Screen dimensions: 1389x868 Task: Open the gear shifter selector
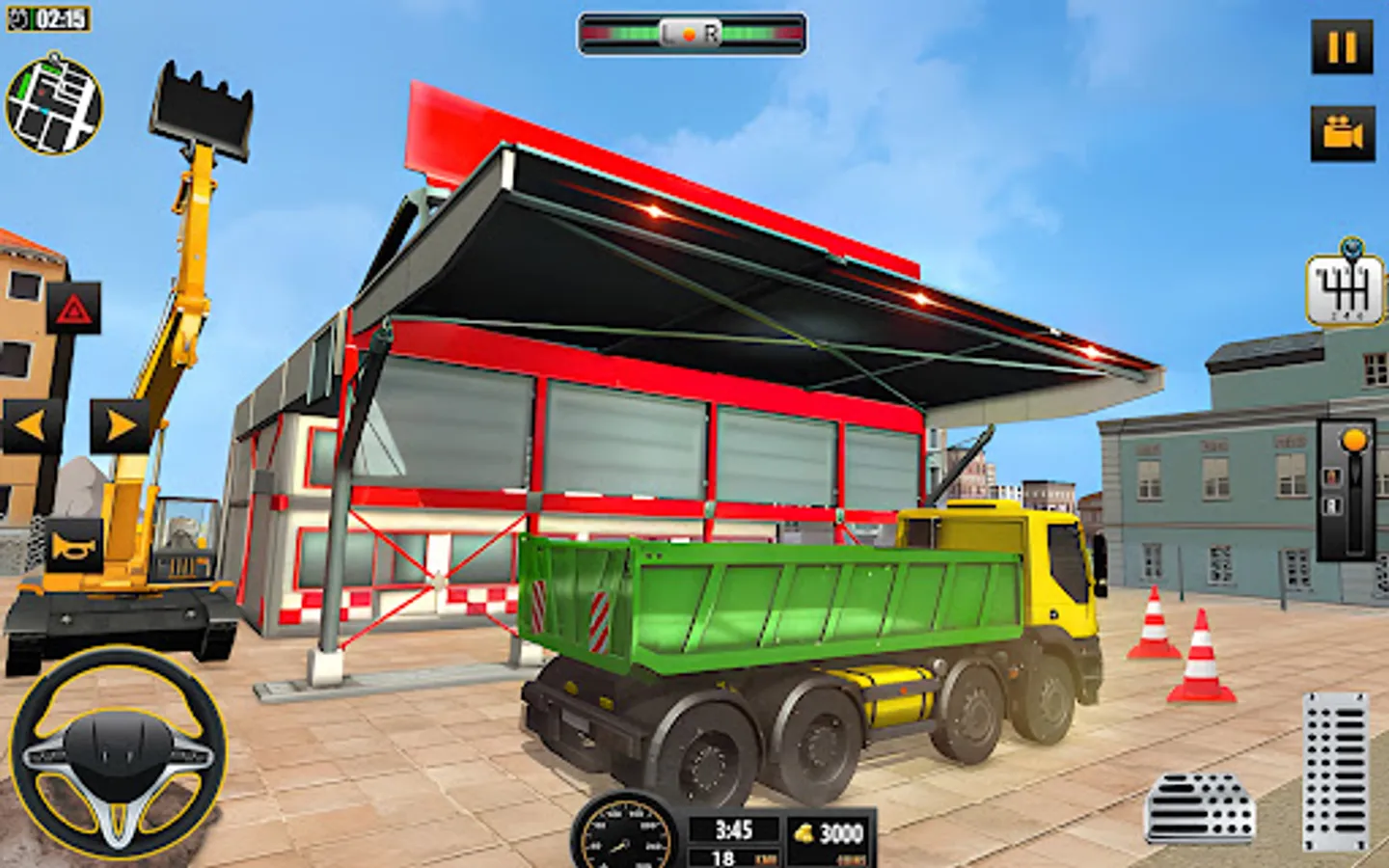coord(1346,286)
